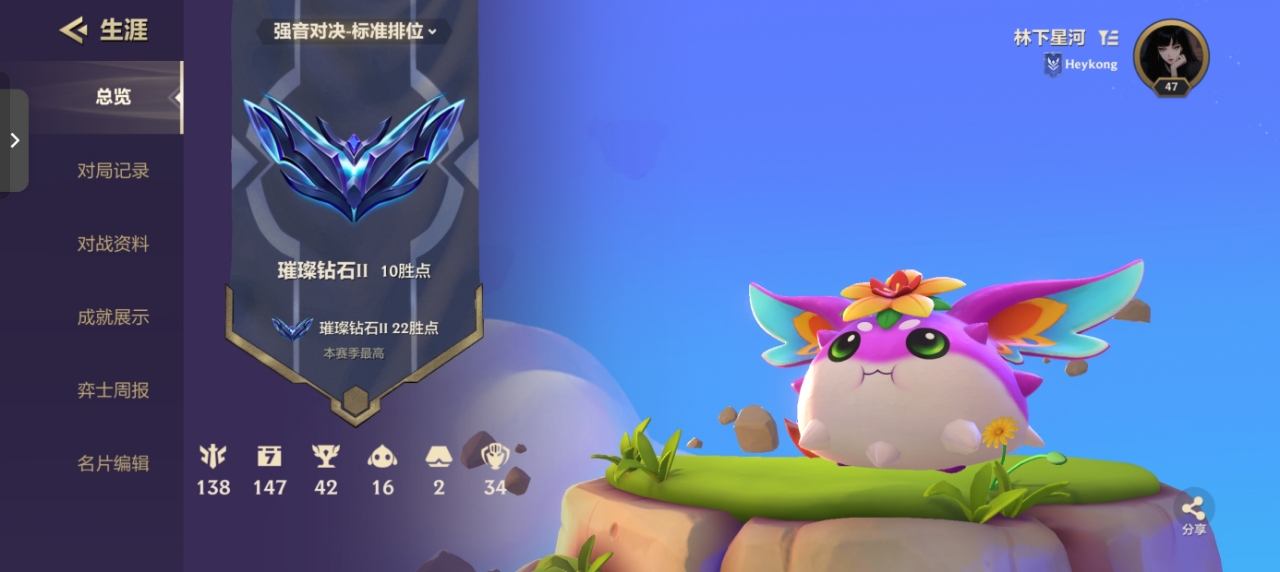
Task: Tap the list icon beside 林下星河
Action: pyautogui.click(x=1108, y=38)
